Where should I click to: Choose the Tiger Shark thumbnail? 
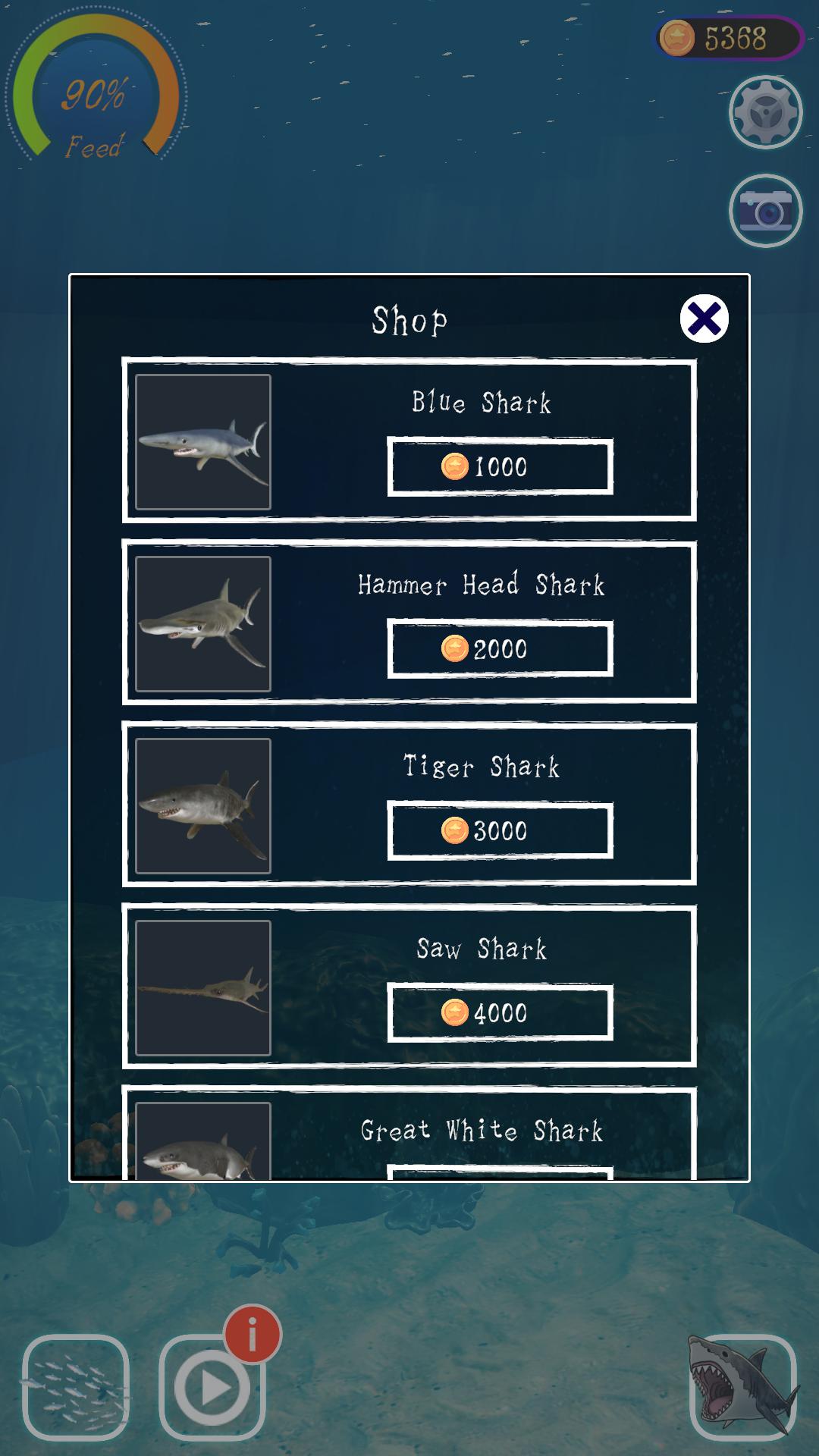[x=203, y=805]
